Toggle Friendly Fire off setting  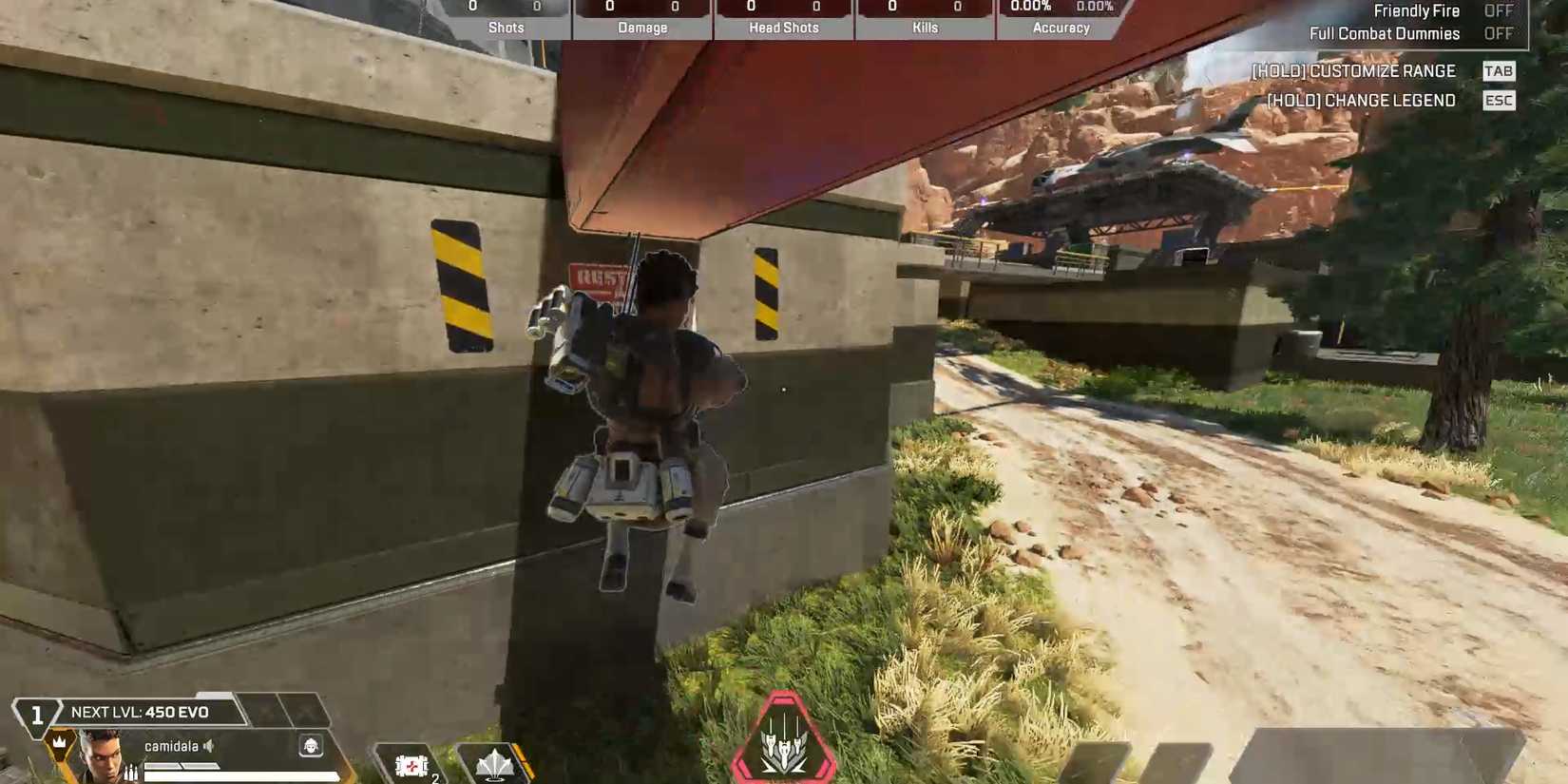tap(1501, 10)
